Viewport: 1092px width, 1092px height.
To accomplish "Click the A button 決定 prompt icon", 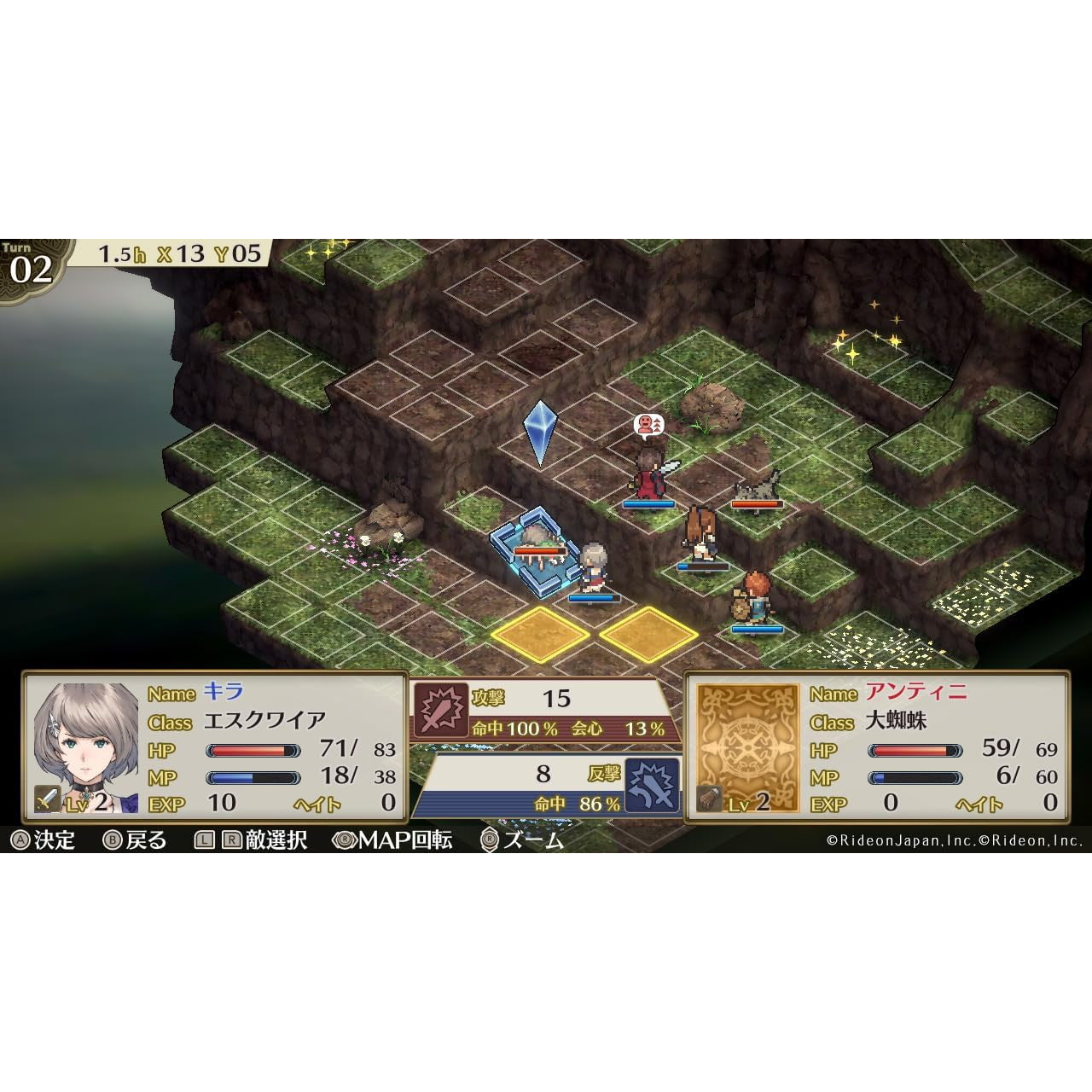I will (x=19, y=841).
